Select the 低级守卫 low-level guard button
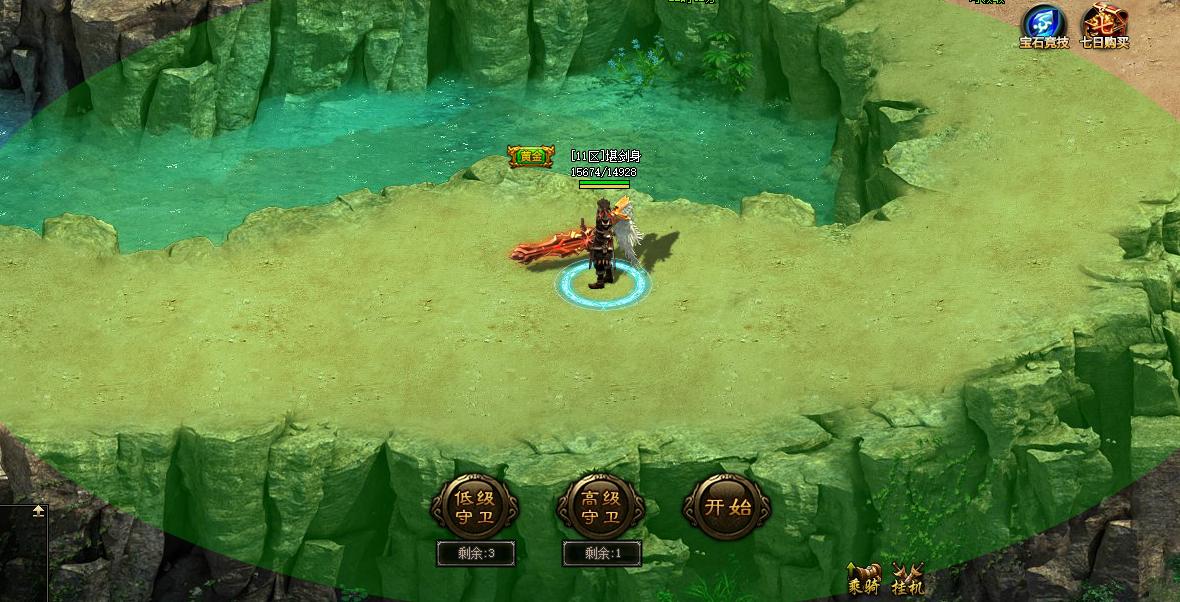Image resolution: width=1180 pixels, height=602 pixels. coord(474,507)
